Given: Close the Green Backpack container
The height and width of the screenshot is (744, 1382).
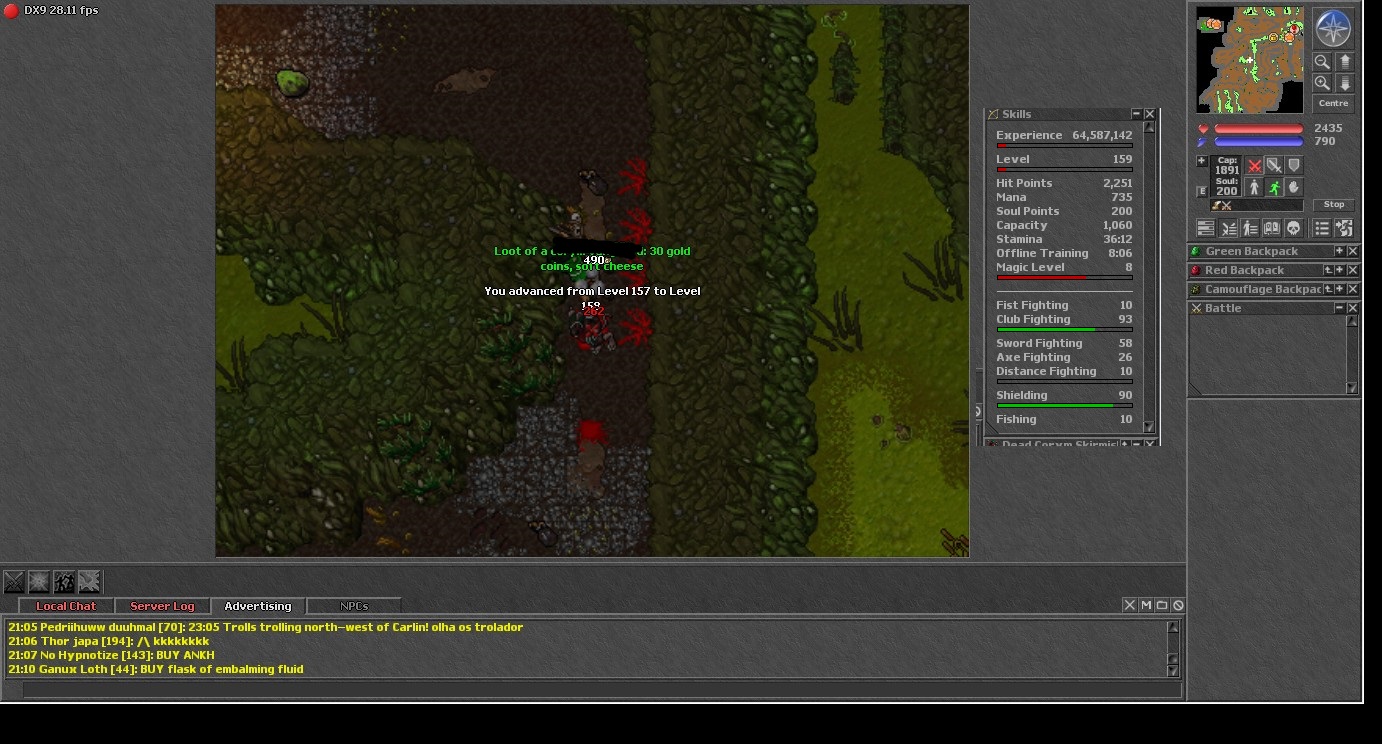Looking at the screenshot, I should point(1353,251).
